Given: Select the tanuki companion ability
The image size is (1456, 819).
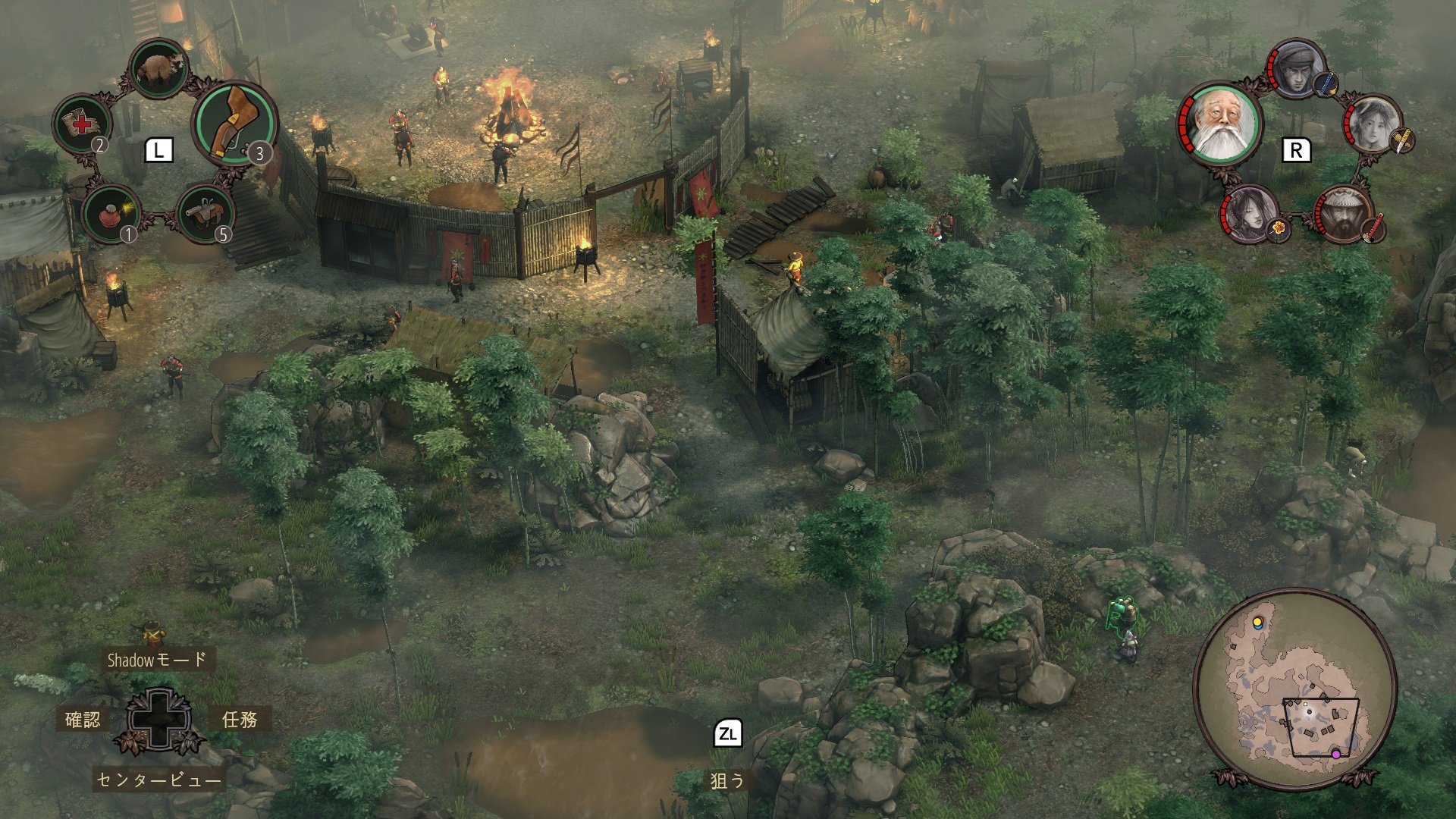Looking at the screenshot, I should click(159, 69).
